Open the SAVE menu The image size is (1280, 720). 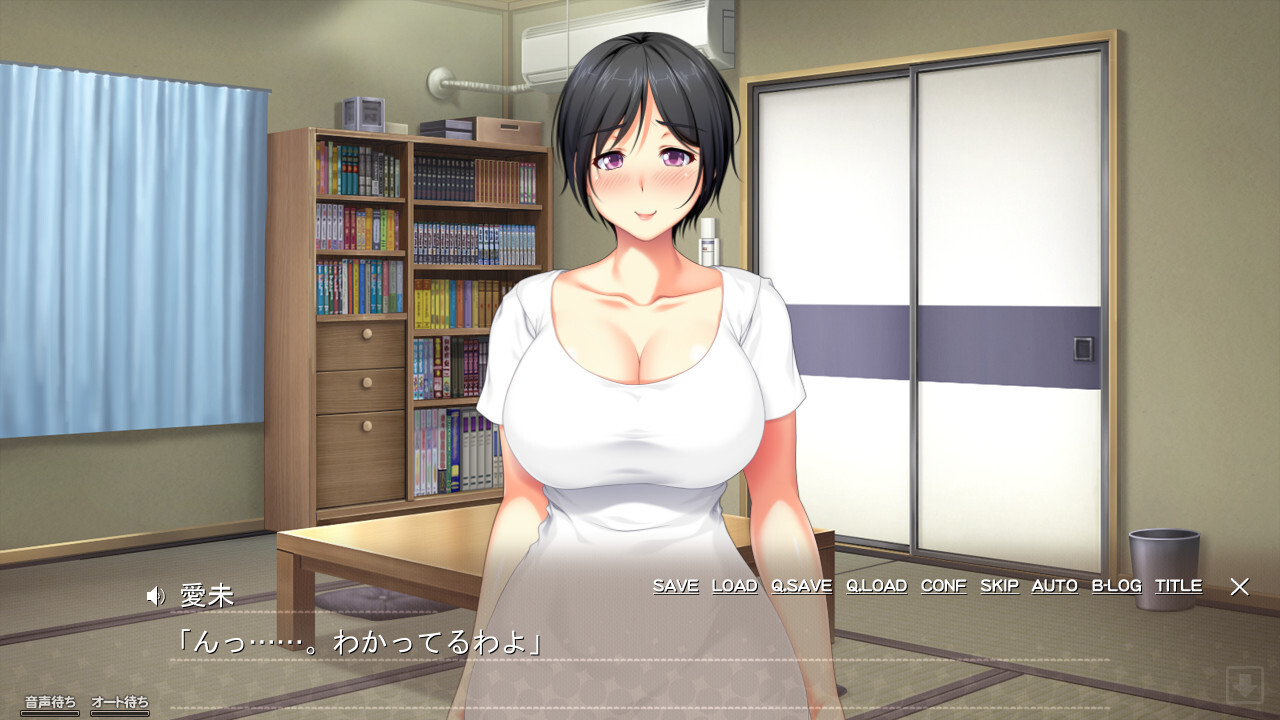click(x=675, y=586)
